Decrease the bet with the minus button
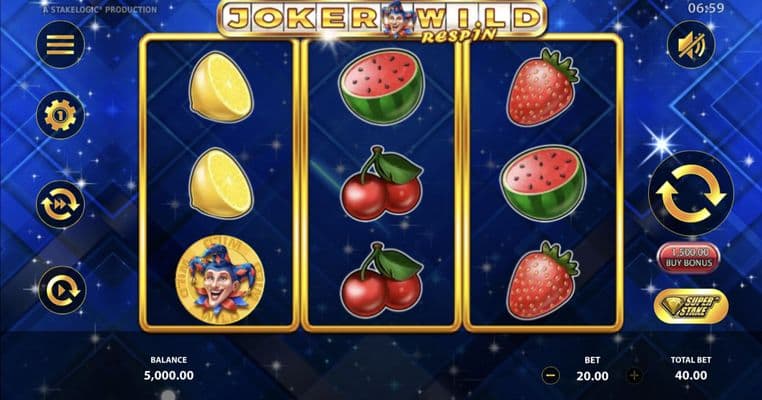Screen dimensions: 762x400 pos(551,376)
